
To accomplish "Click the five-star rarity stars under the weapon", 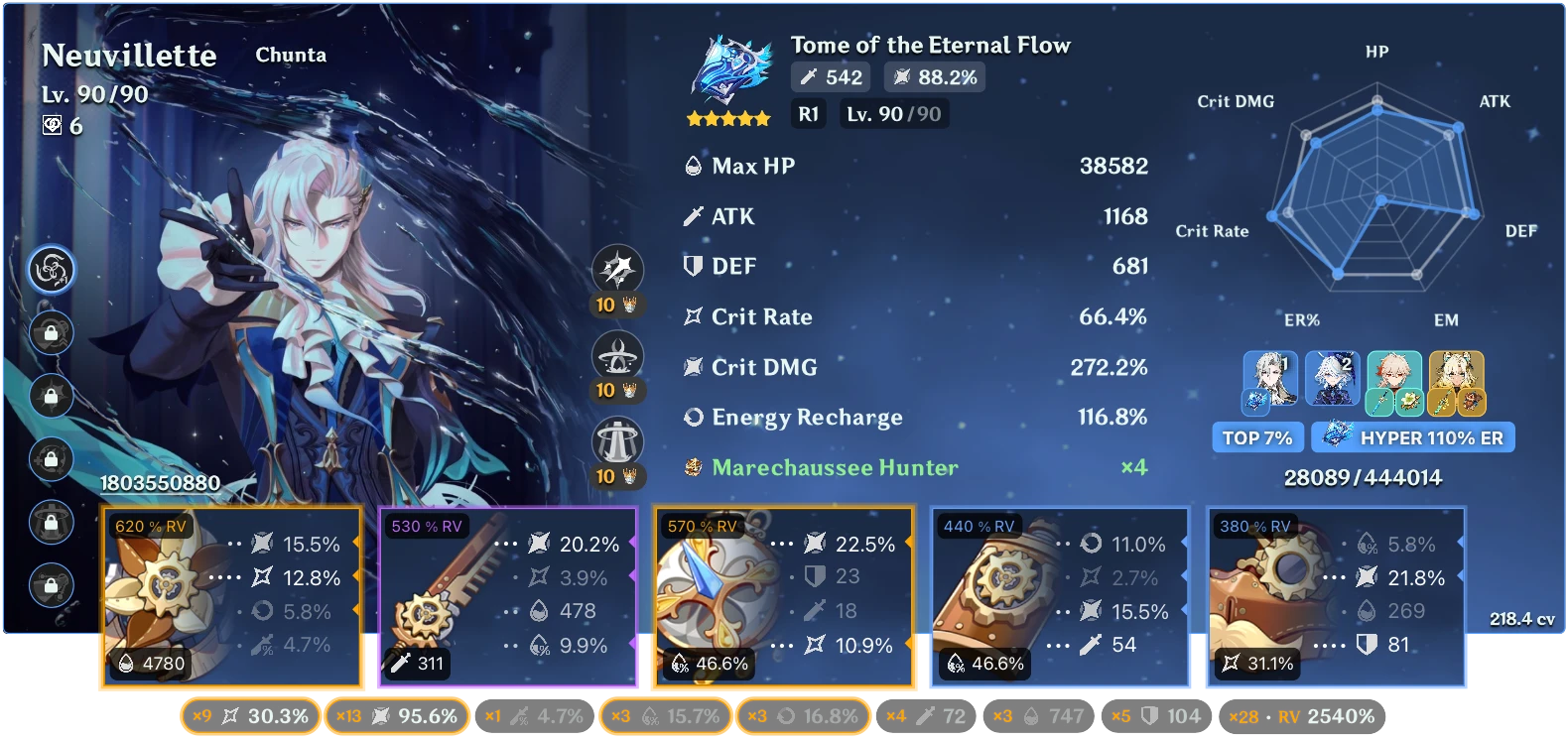I will click(727, 117).
